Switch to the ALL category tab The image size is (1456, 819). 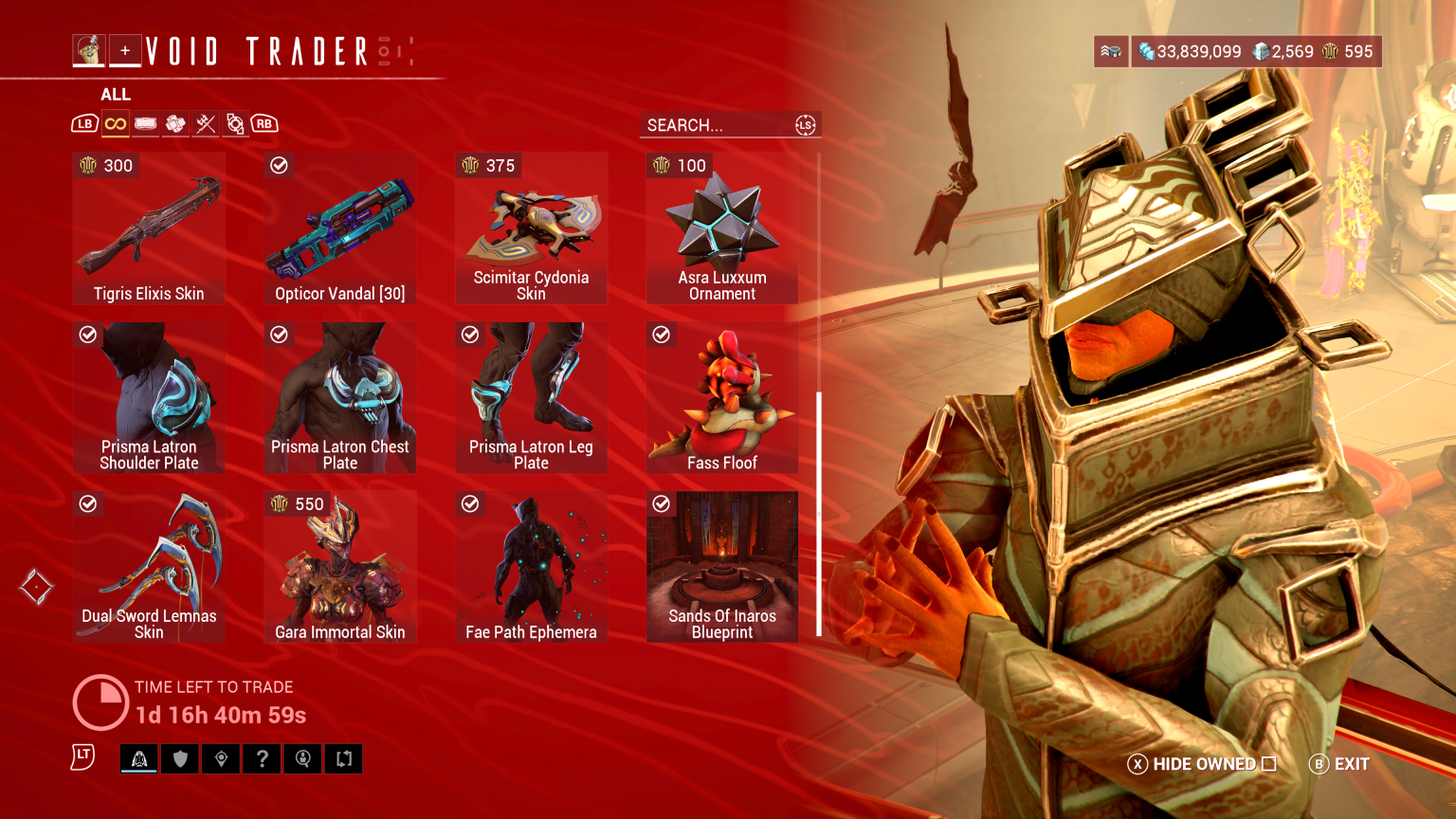coord(115,94)
